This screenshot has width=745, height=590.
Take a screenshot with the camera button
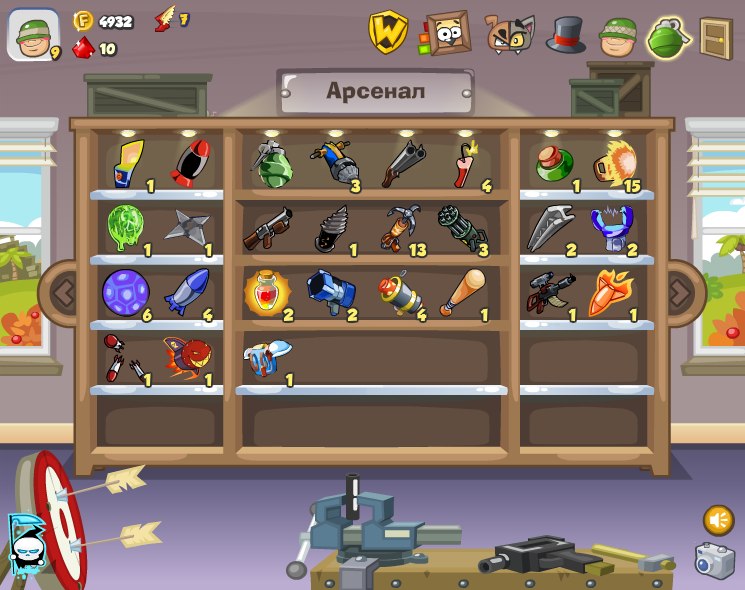pyautogui.click(x=714, y=560)
